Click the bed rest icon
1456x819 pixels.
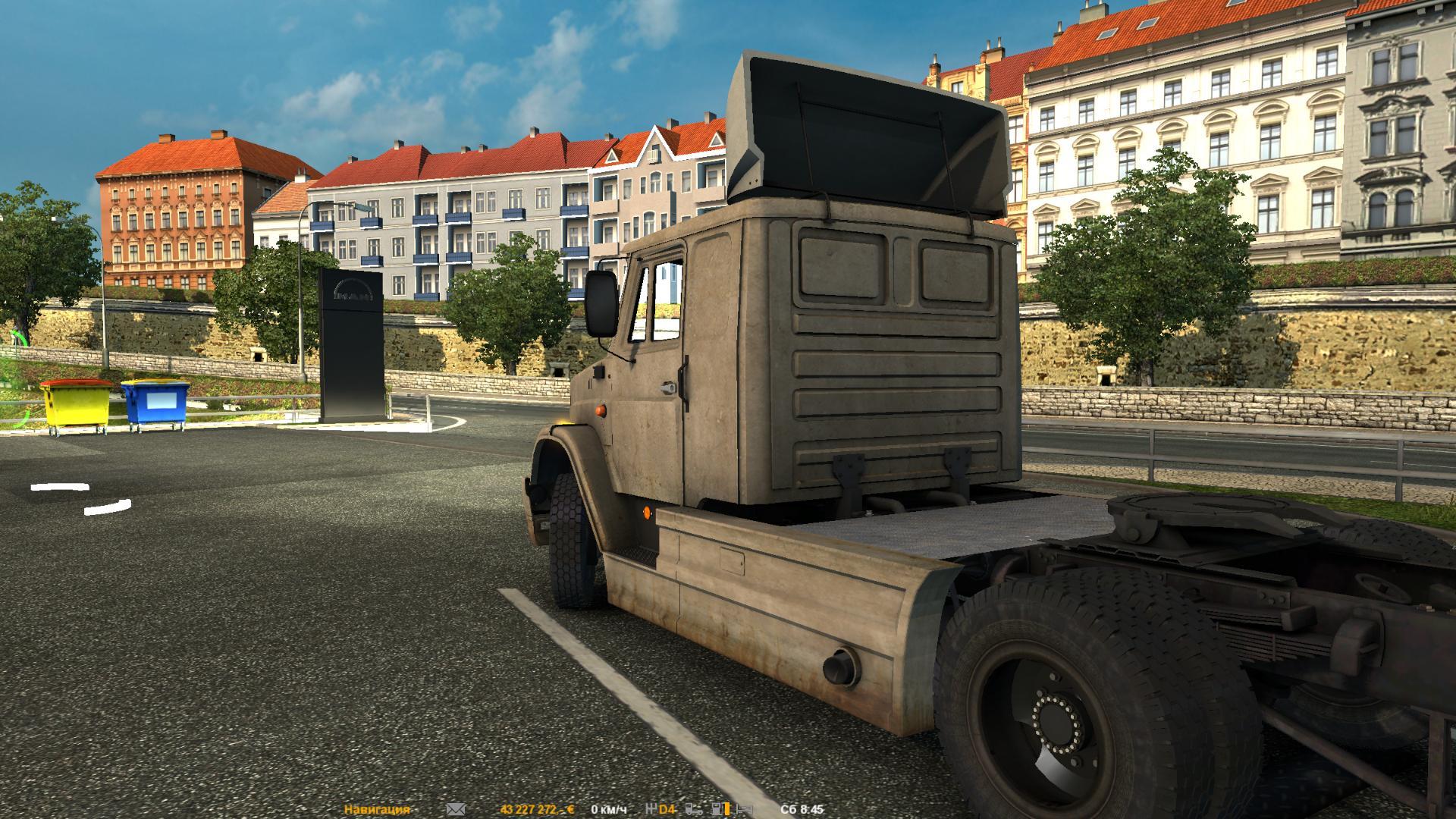pos(743,809)
